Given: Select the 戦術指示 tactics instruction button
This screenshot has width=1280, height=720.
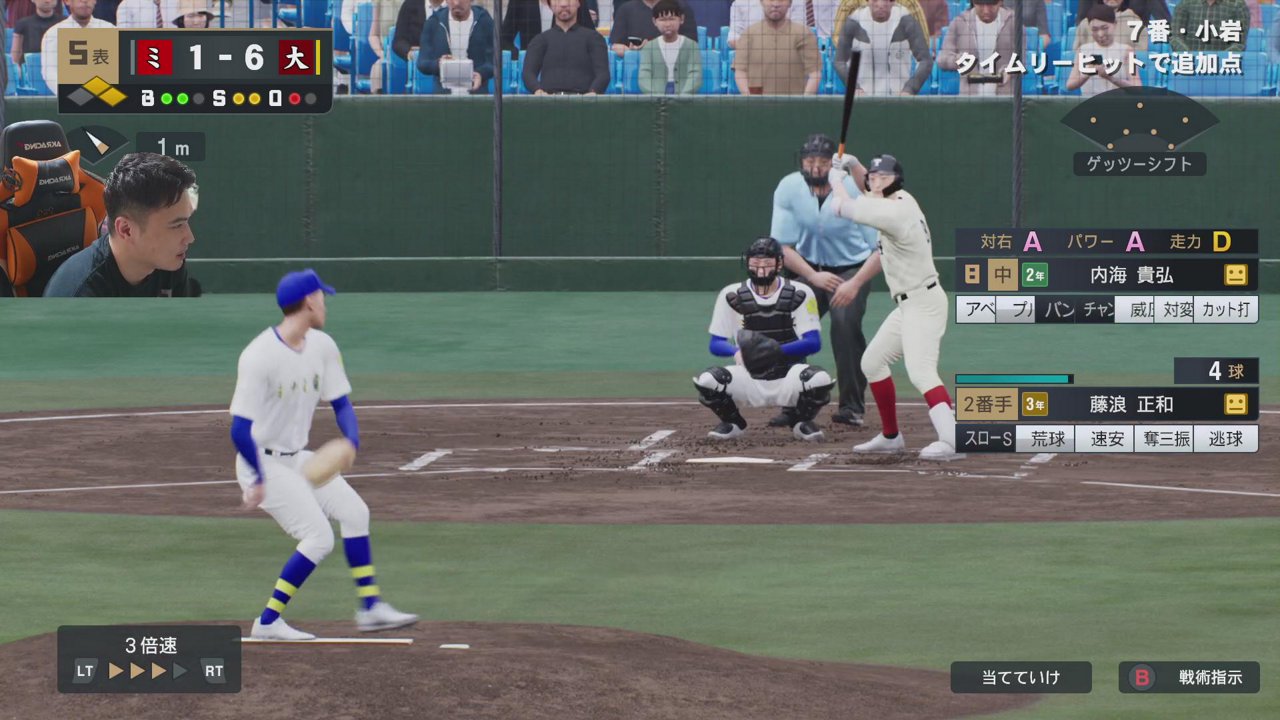Looking at the screenshot, I should click(1189, 677).
